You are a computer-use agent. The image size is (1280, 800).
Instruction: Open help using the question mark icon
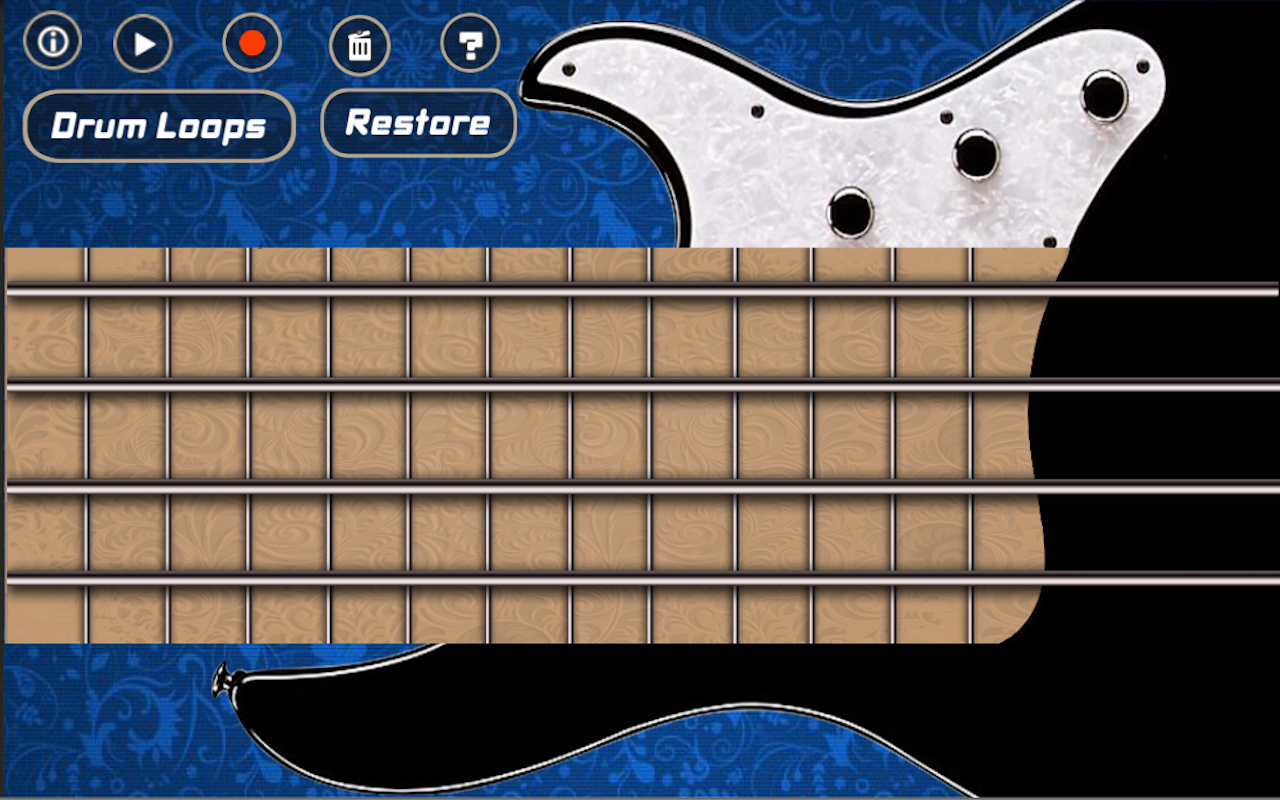(470, 45)
